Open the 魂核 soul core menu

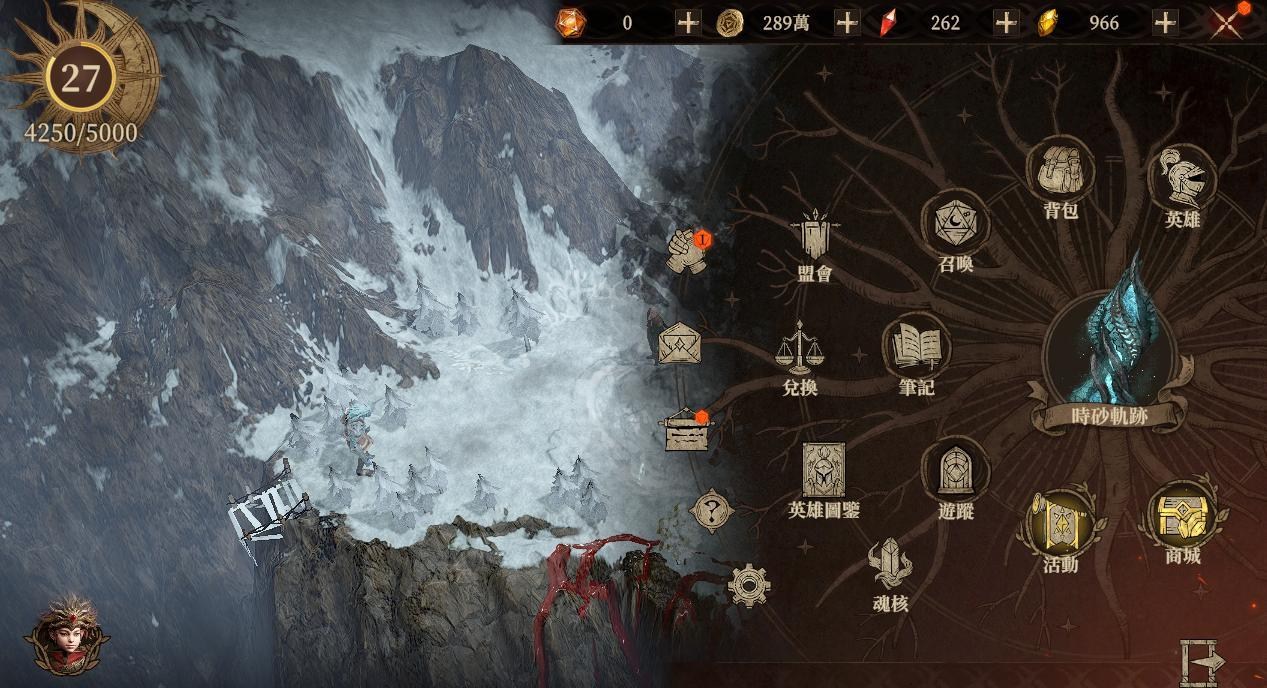[x=889, y=567]
